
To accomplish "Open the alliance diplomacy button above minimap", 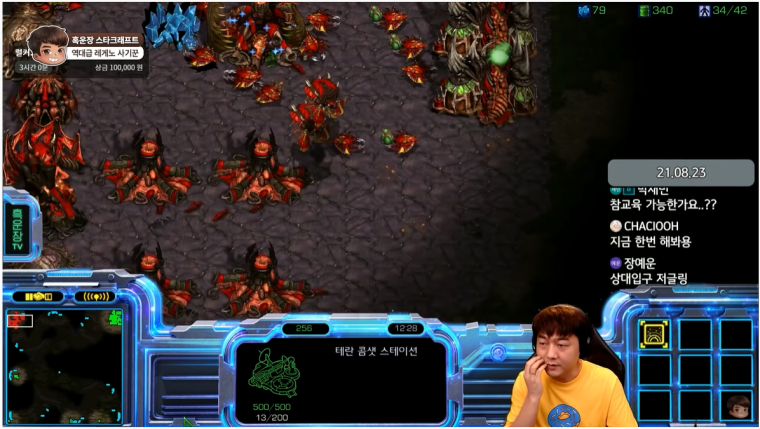I will [38, 296].
